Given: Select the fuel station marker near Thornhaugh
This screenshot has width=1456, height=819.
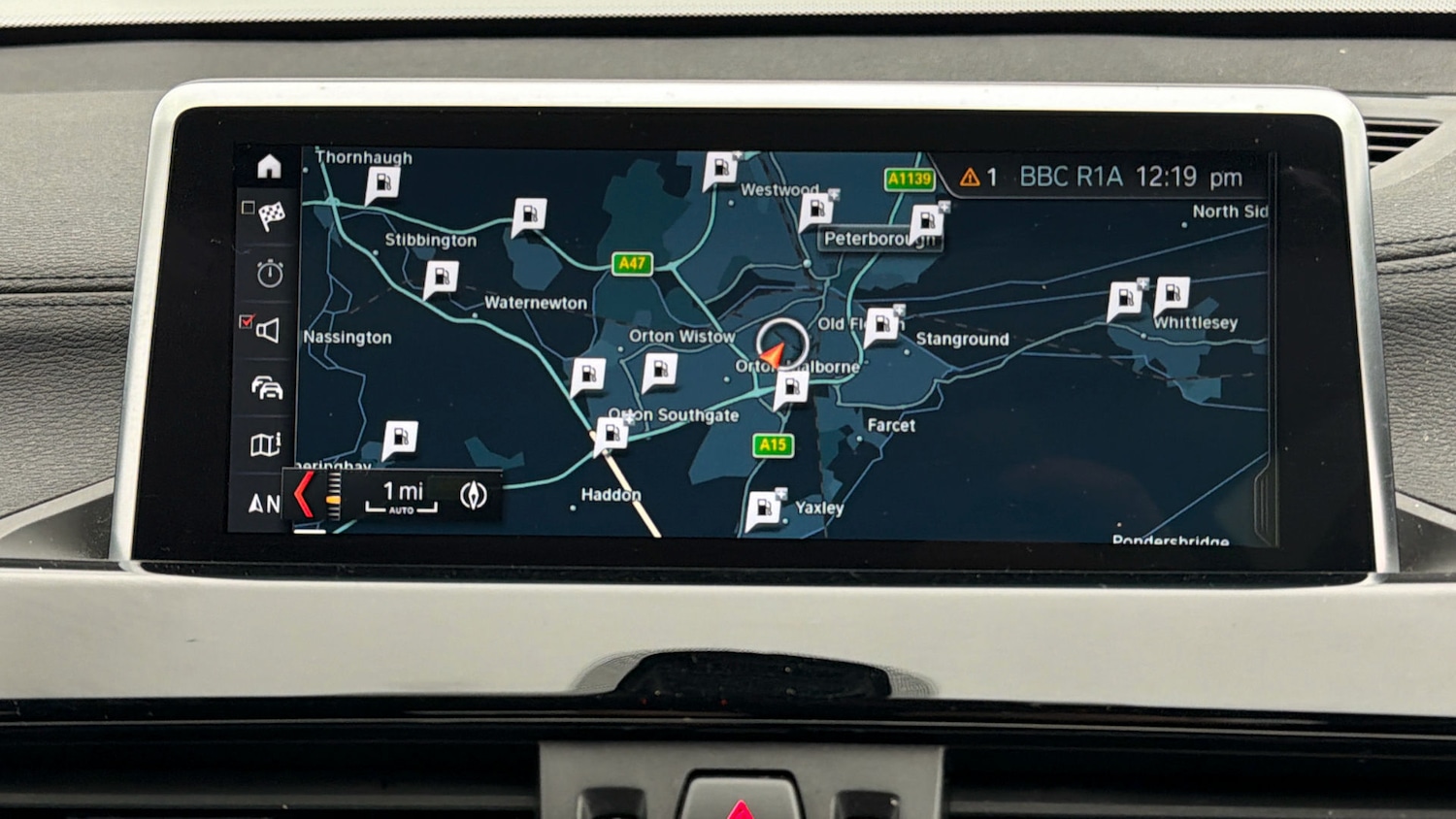Looking at the screenshot, I should point(382,183).
